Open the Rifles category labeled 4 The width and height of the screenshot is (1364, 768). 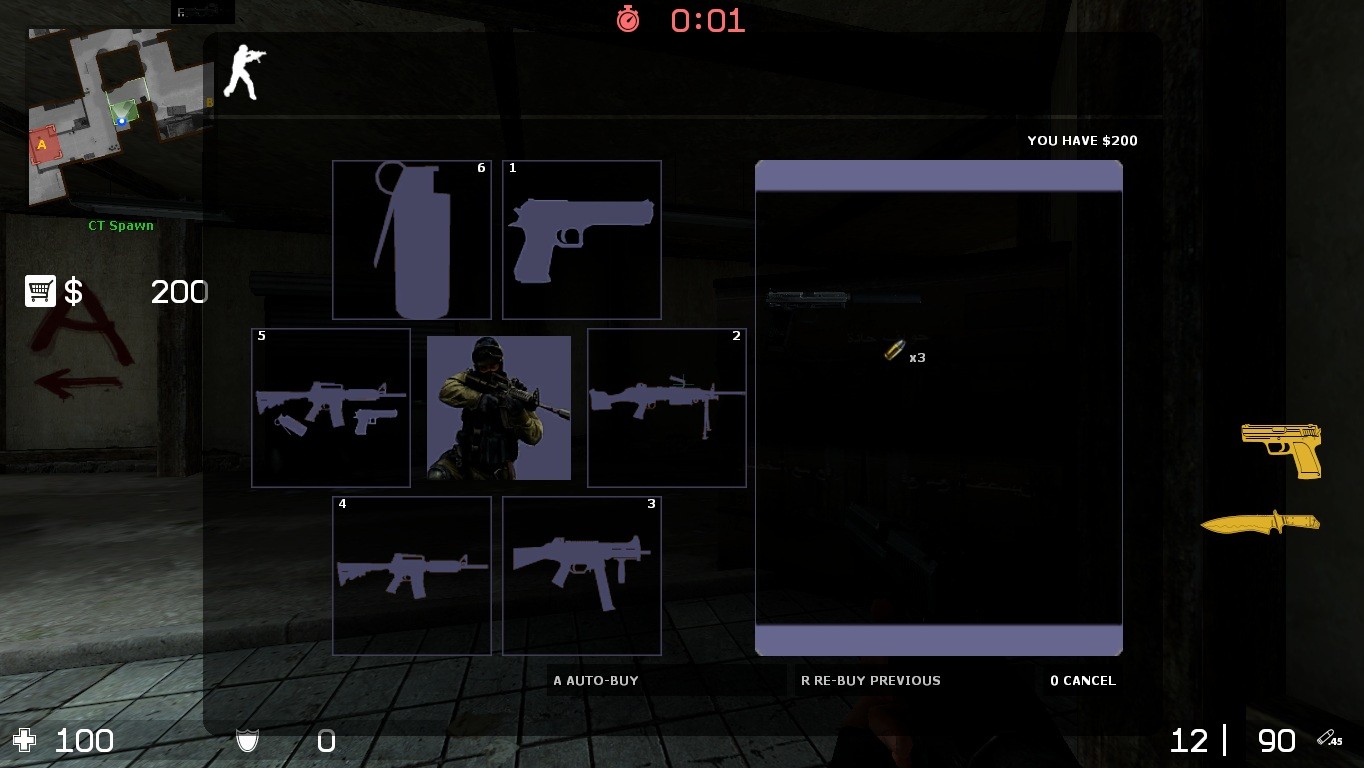coord(411,575)
